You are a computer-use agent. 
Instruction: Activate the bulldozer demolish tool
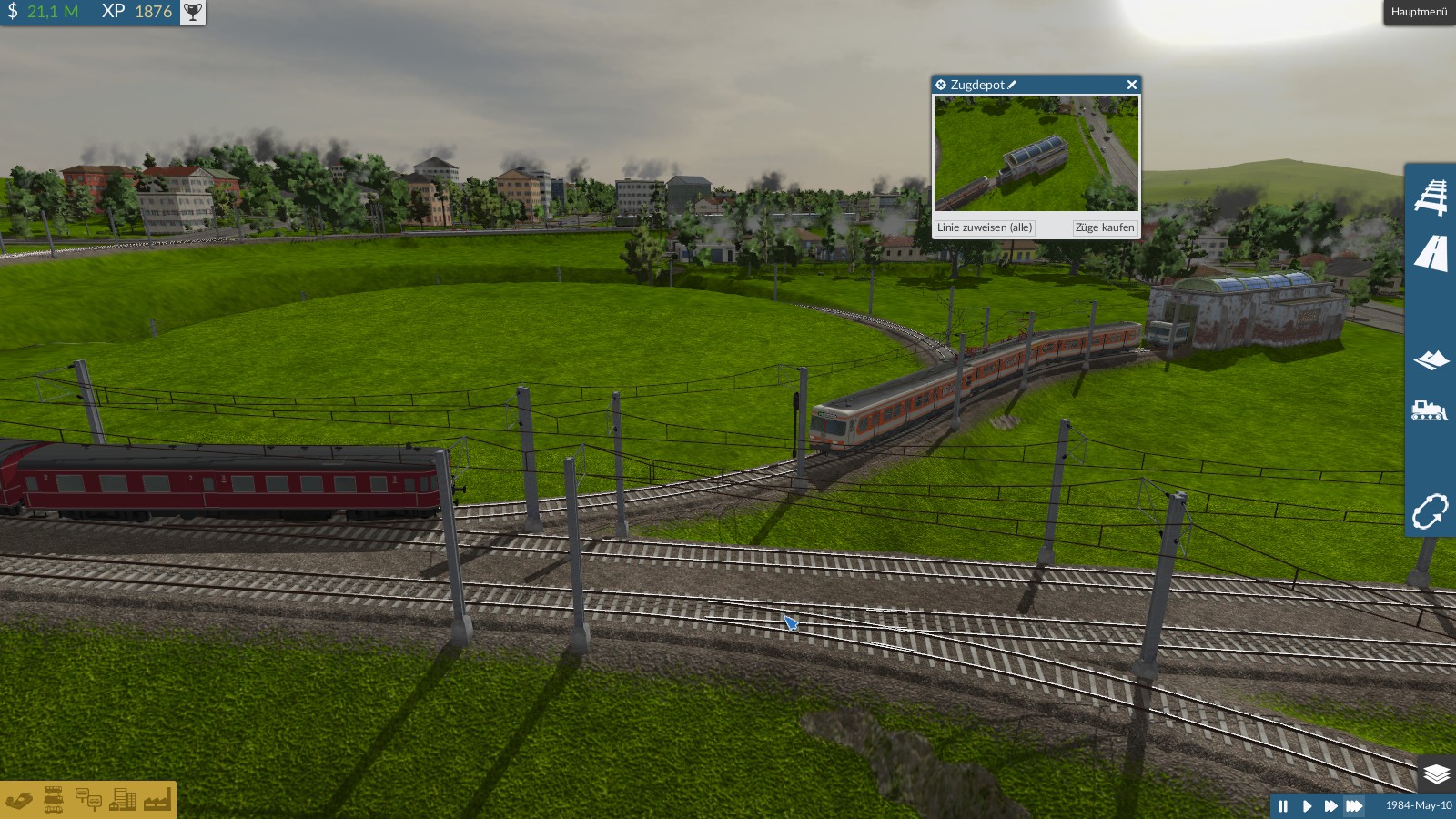1429,410
